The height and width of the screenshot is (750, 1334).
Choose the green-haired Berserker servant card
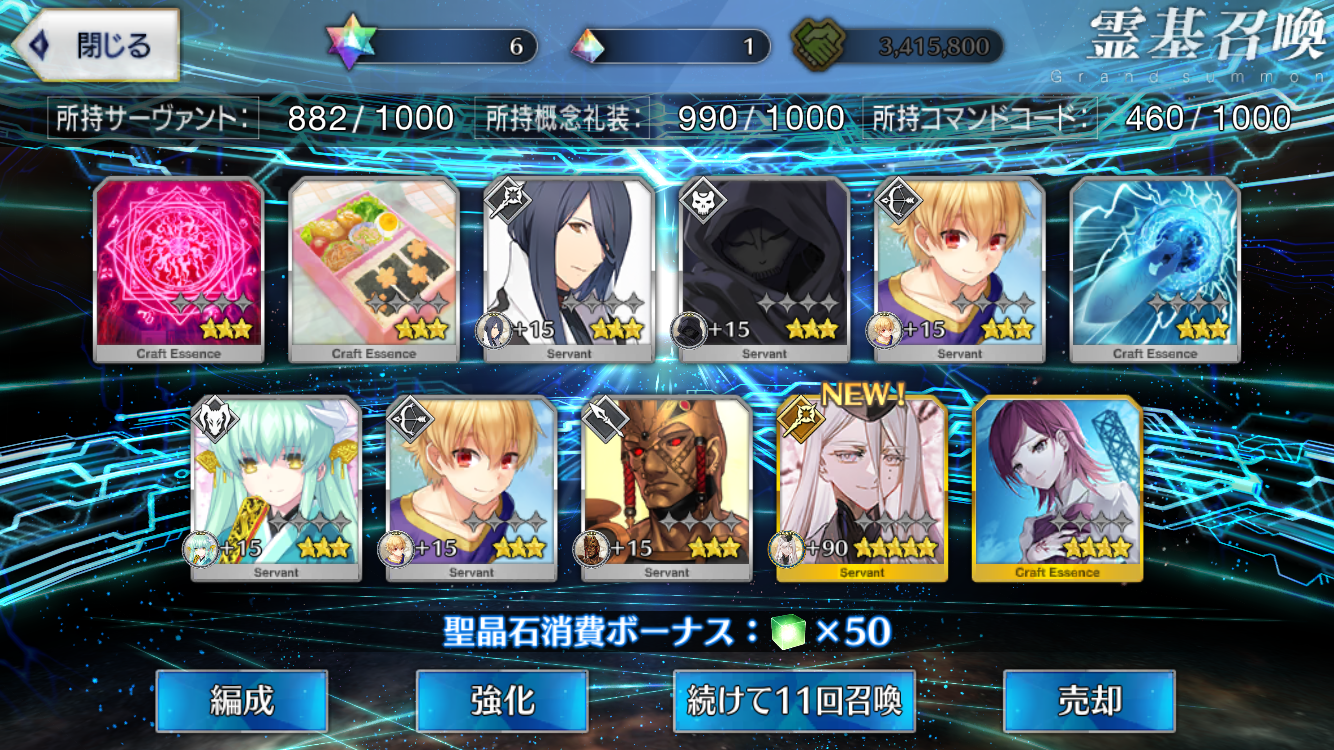pyautogui.click(x=276, y=488)
